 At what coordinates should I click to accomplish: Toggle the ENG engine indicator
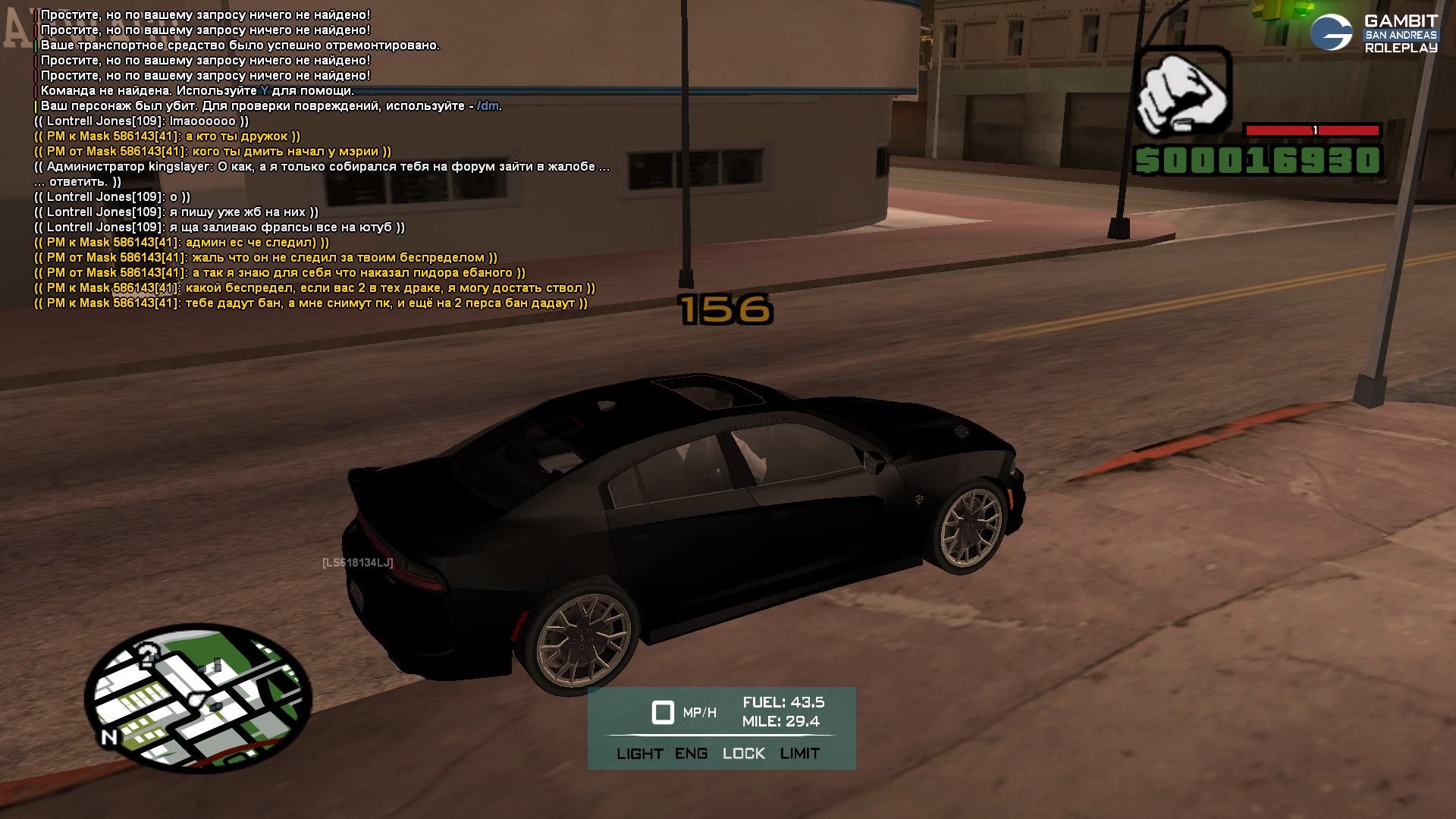pos(691,754)
